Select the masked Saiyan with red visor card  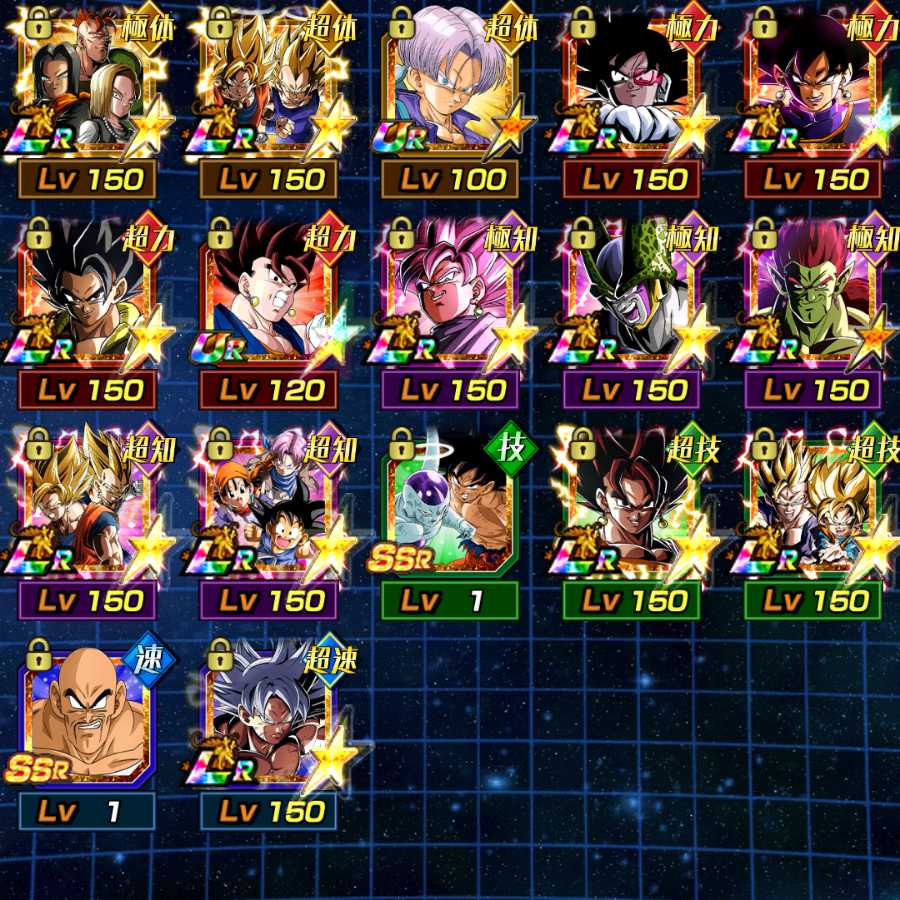[632, 90]
